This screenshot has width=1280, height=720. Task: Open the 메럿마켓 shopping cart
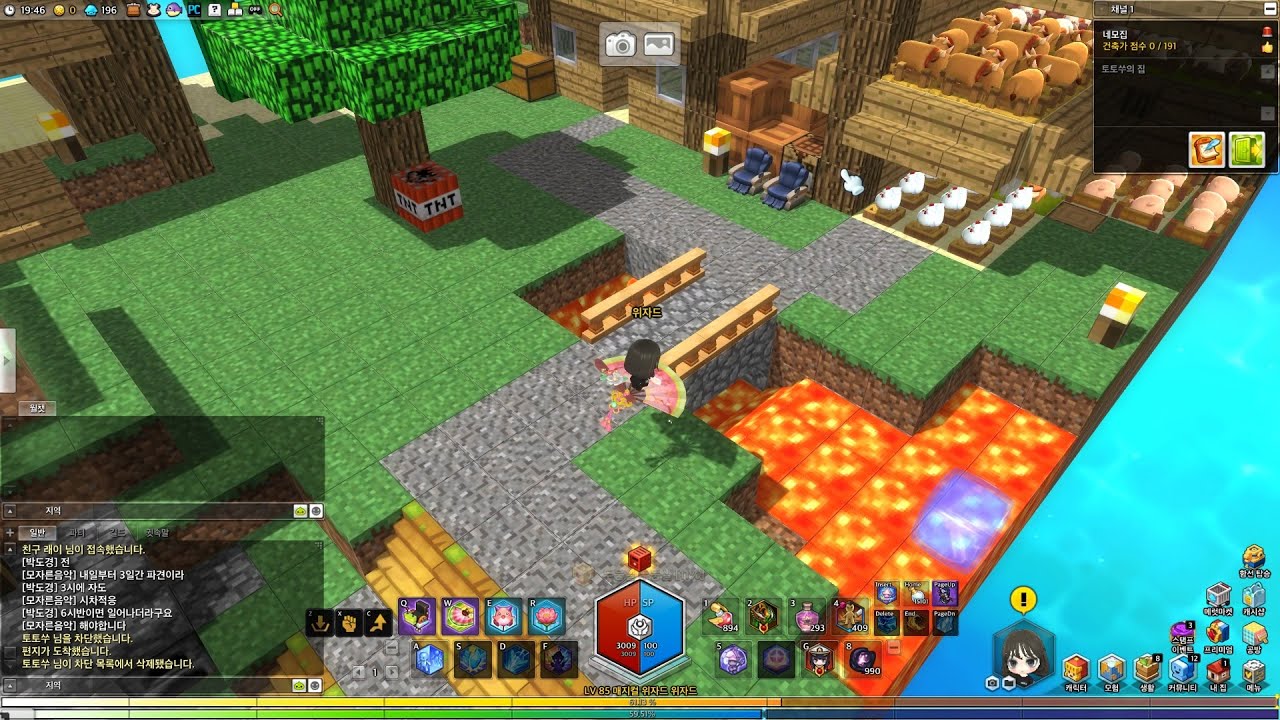[1218, 598]
